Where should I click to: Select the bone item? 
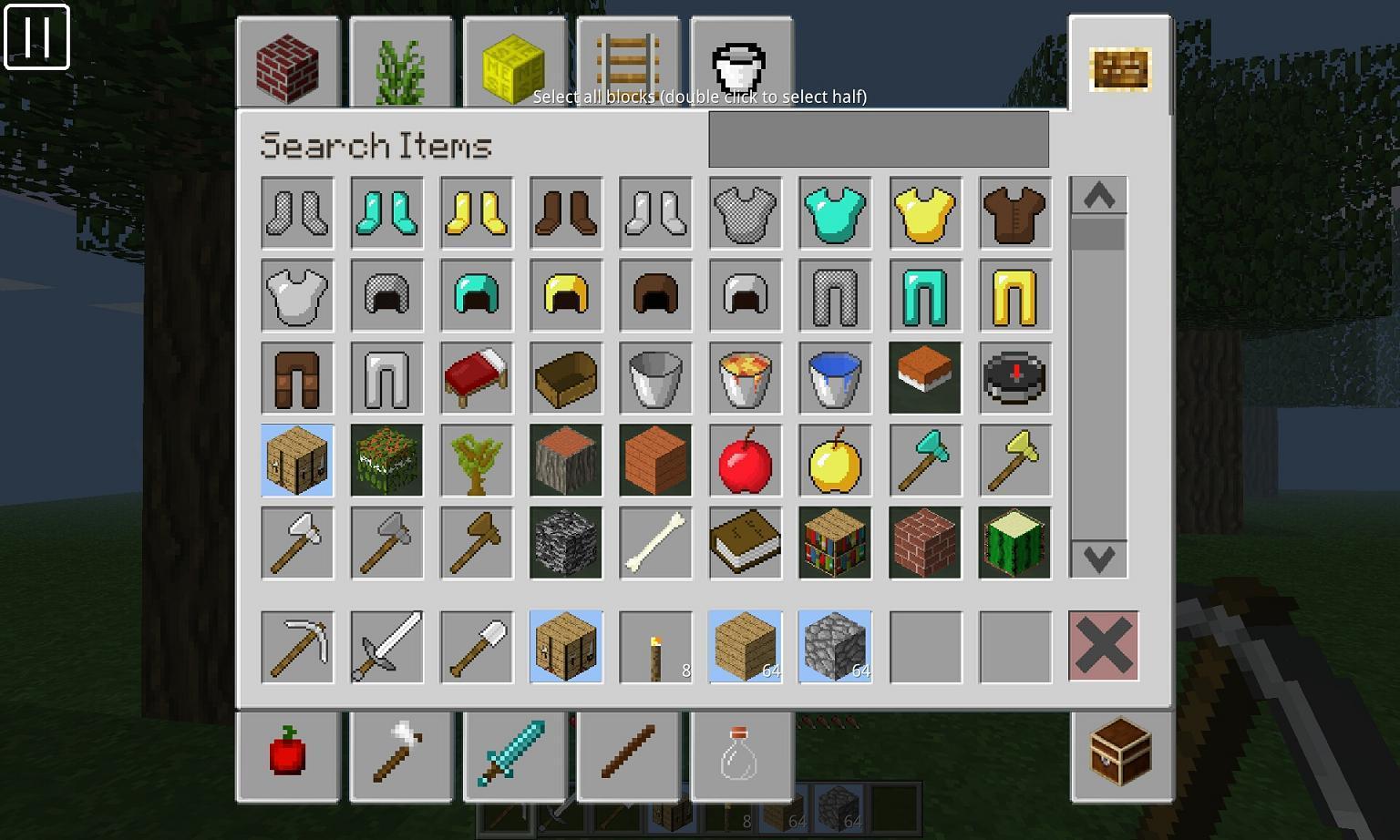654,543
